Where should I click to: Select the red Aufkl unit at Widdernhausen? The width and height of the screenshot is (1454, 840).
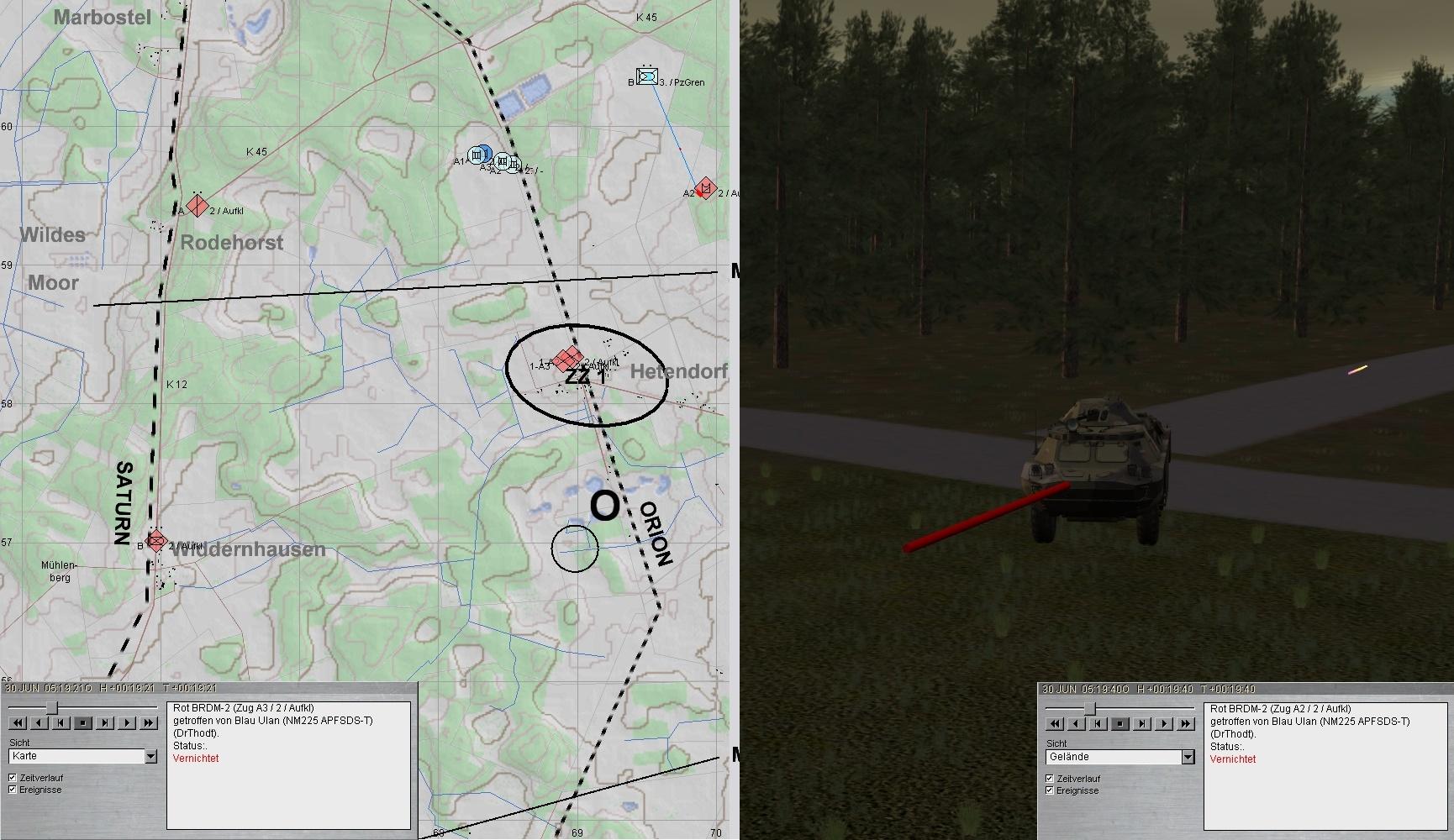coord(156,540)
